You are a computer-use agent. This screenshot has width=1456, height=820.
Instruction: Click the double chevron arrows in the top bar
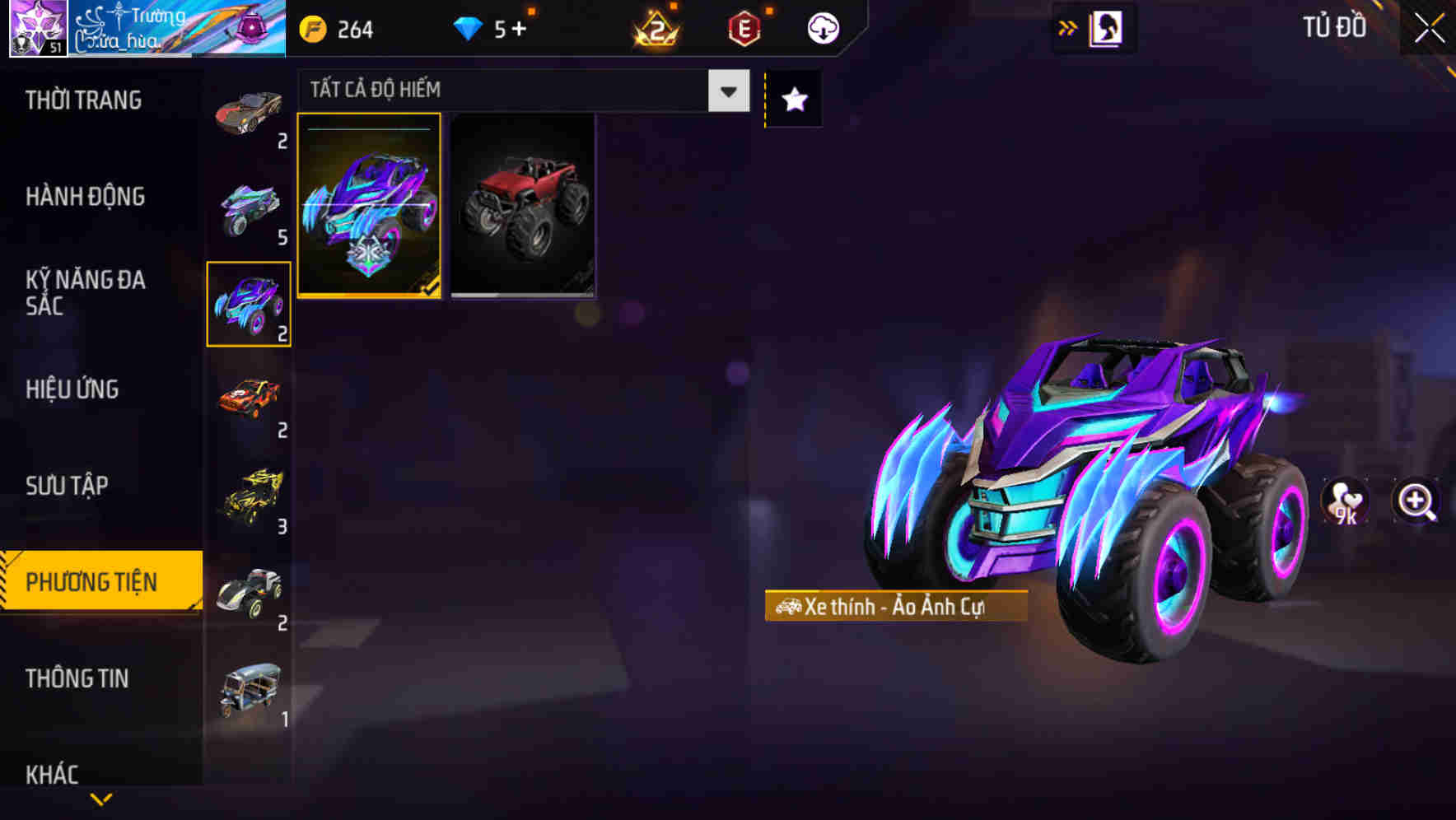pyautogui.click(x=1068, y=27)
